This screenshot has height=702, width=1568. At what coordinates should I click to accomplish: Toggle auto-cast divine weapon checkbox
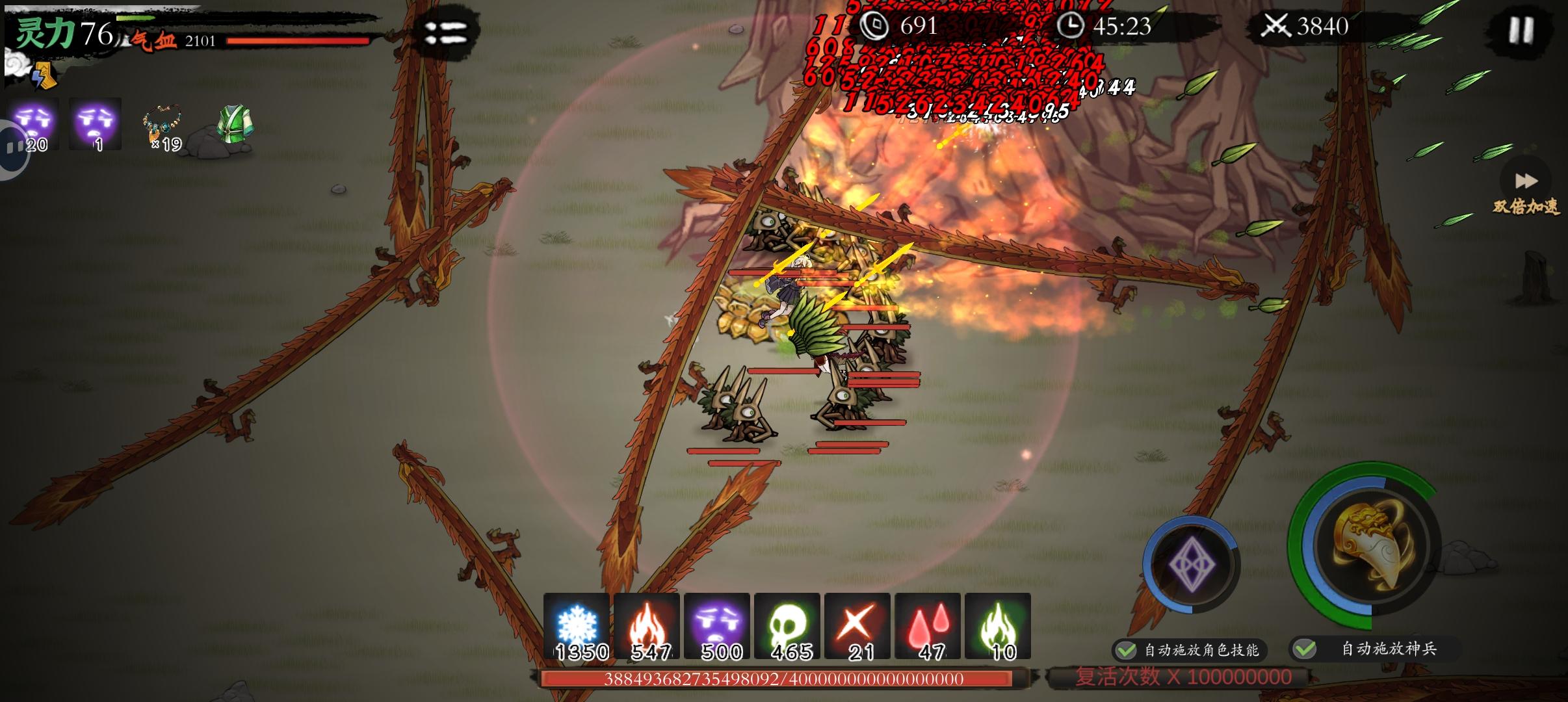pyautogui.click(x=1305, y=649)
